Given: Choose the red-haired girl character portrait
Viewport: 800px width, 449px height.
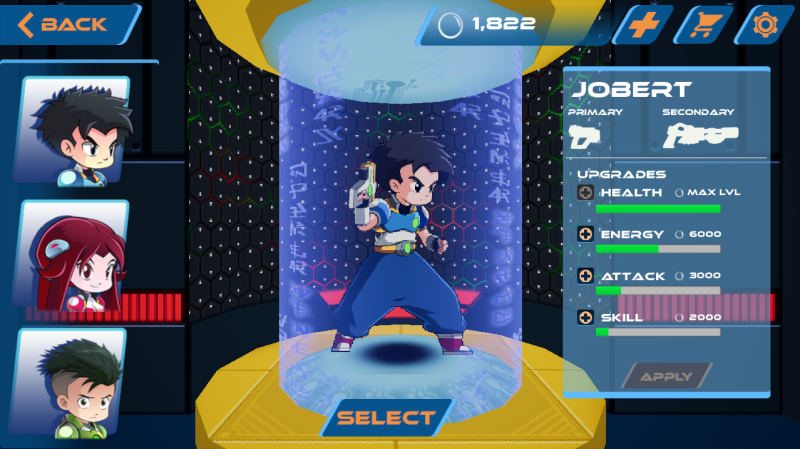Looking at the screenshot, I should (76, 254).
